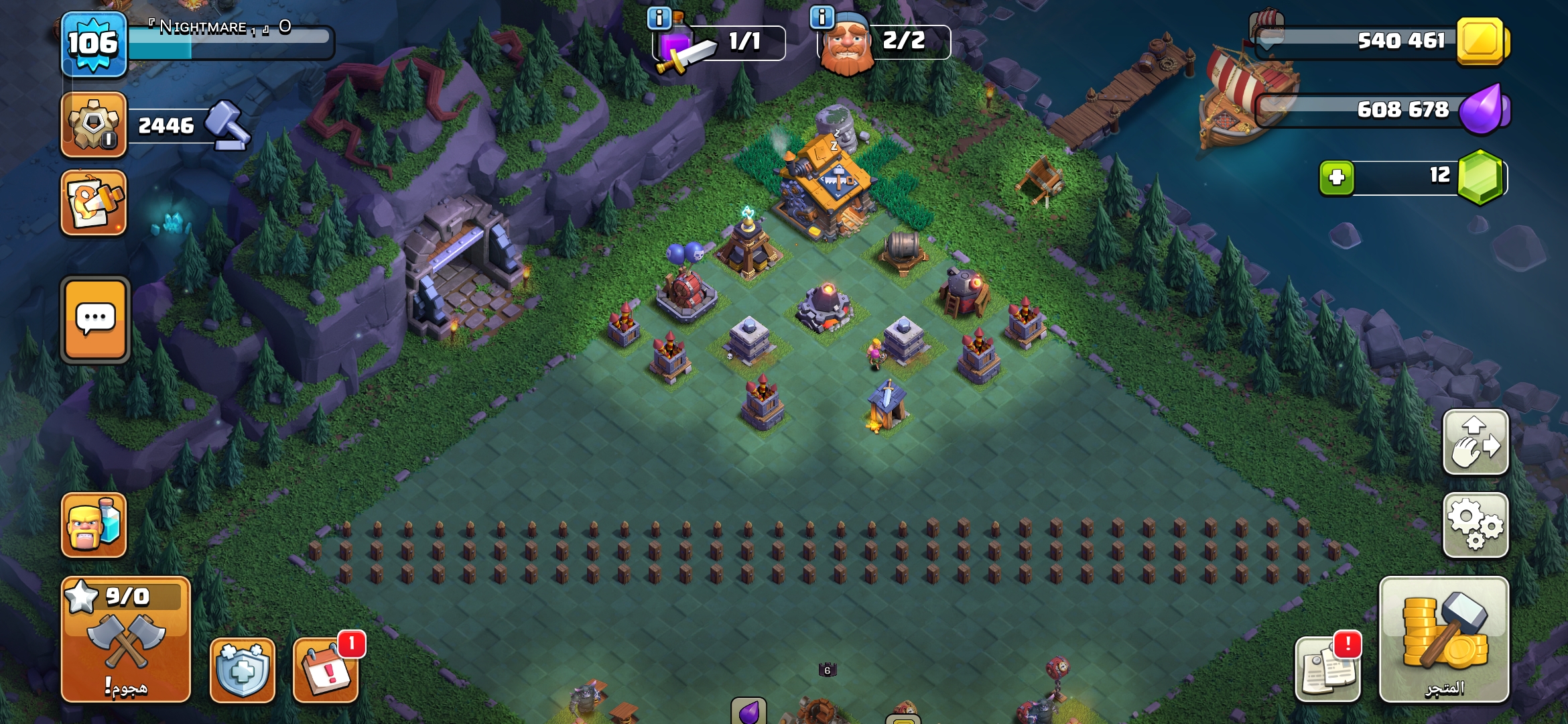1568x724 pixels.
Task: Open the gear-shaped builder base trophy badge
Action: tap(94, 125)
